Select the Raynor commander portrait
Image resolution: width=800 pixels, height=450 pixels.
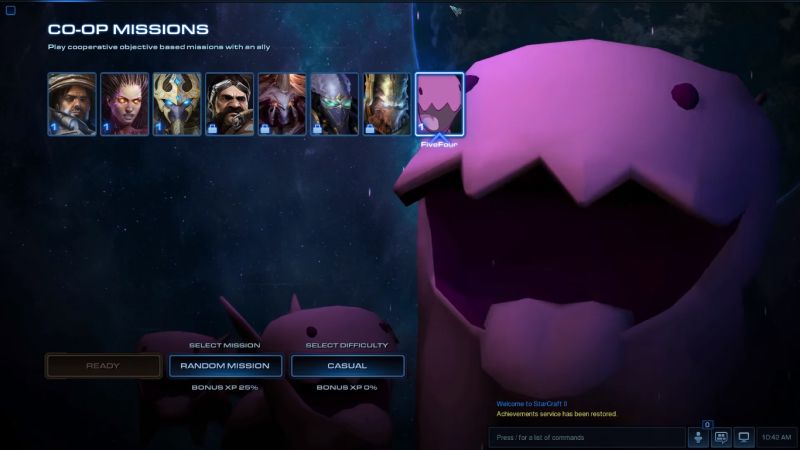coord(72,103)
